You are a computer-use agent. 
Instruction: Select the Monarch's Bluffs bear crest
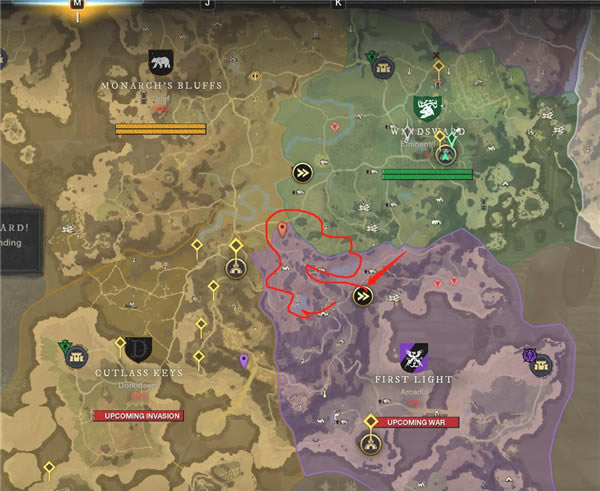pos(160,63)
